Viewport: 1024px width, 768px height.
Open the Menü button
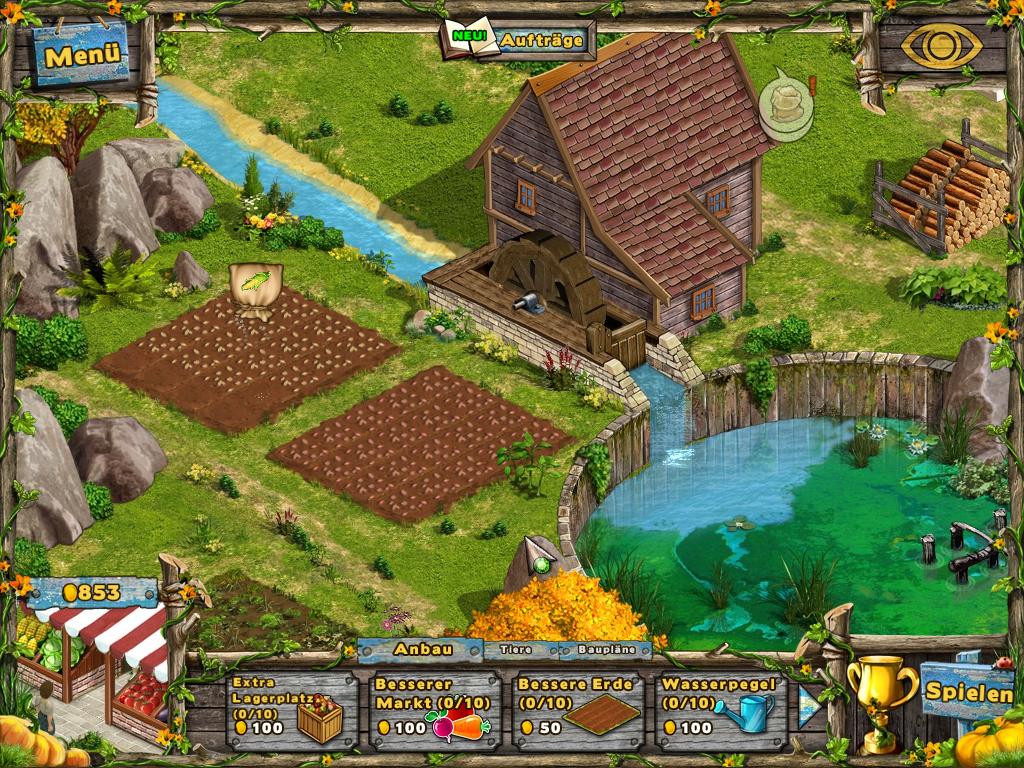point(82,55)
